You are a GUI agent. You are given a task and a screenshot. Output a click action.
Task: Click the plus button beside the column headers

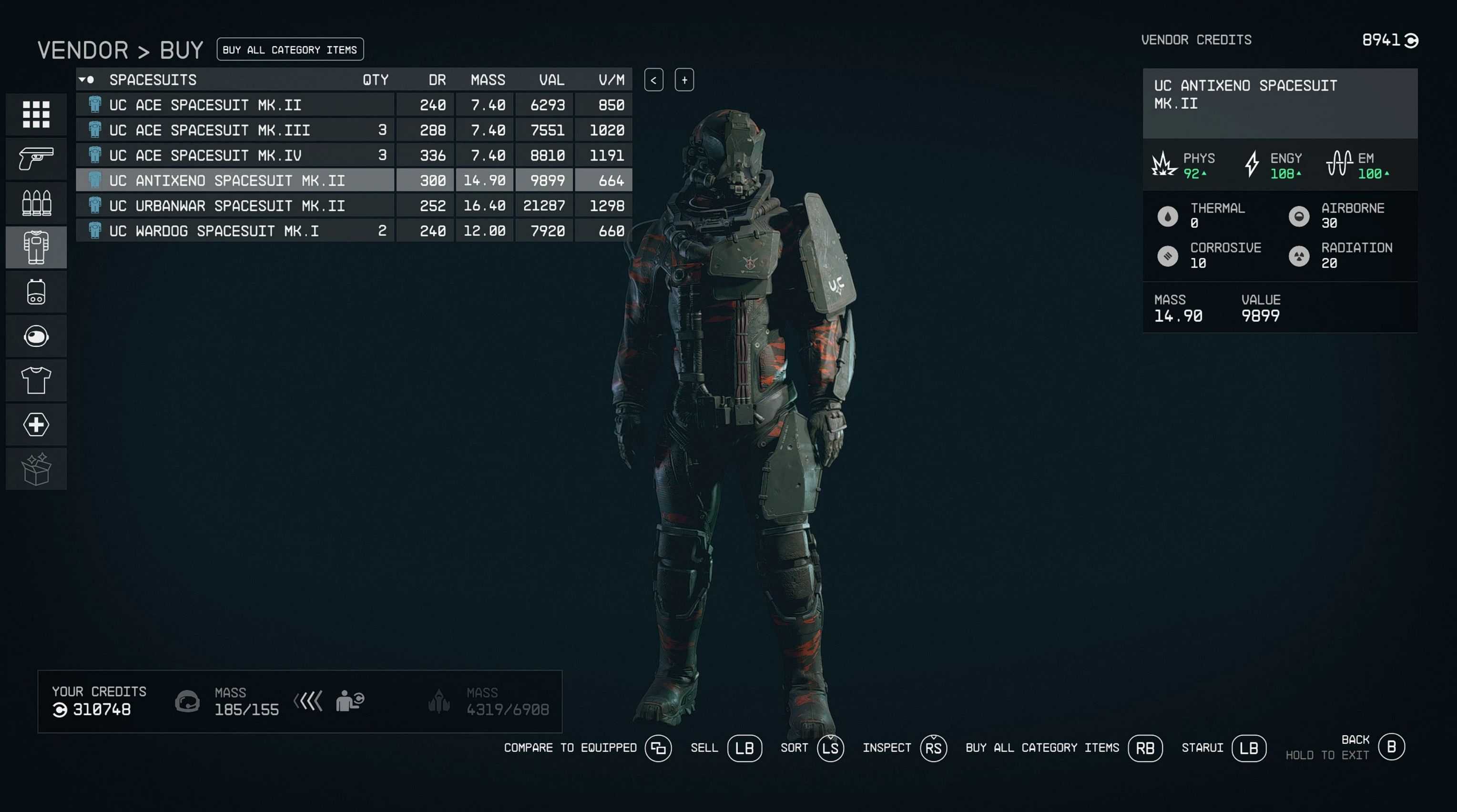tap(684, 81)
